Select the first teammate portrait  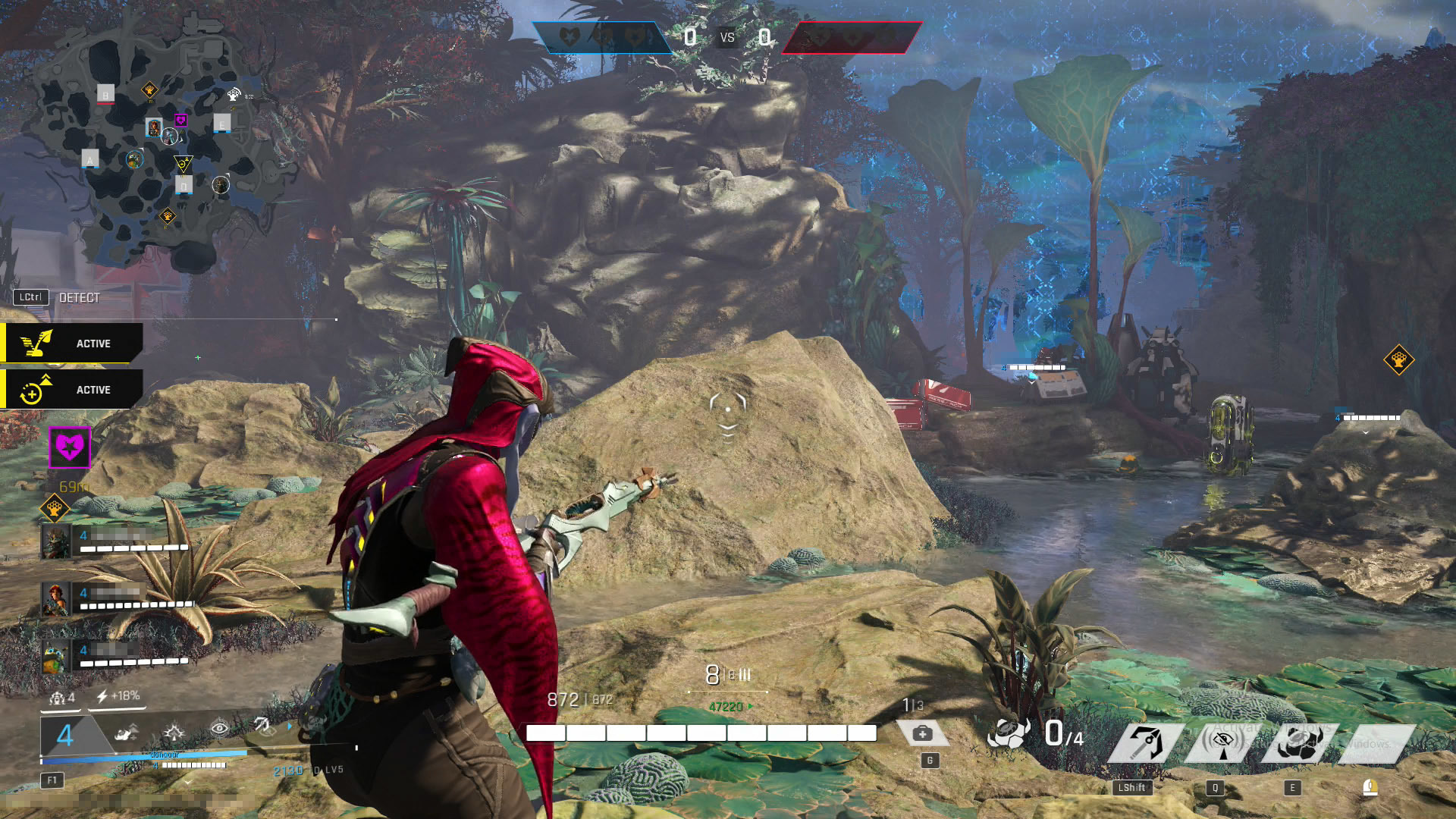click(56, 541)
